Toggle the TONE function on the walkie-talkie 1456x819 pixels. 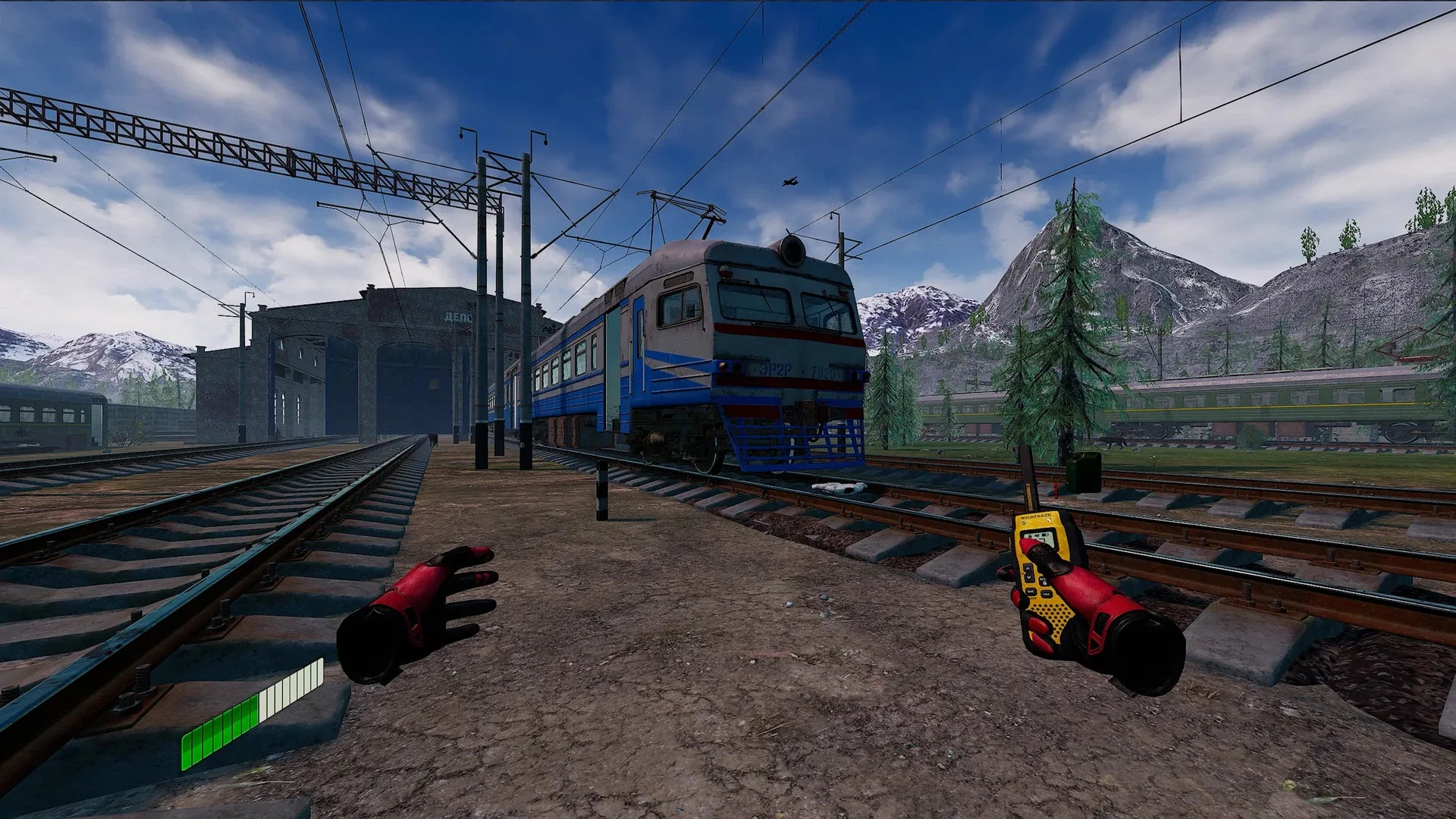(1031, 591)
